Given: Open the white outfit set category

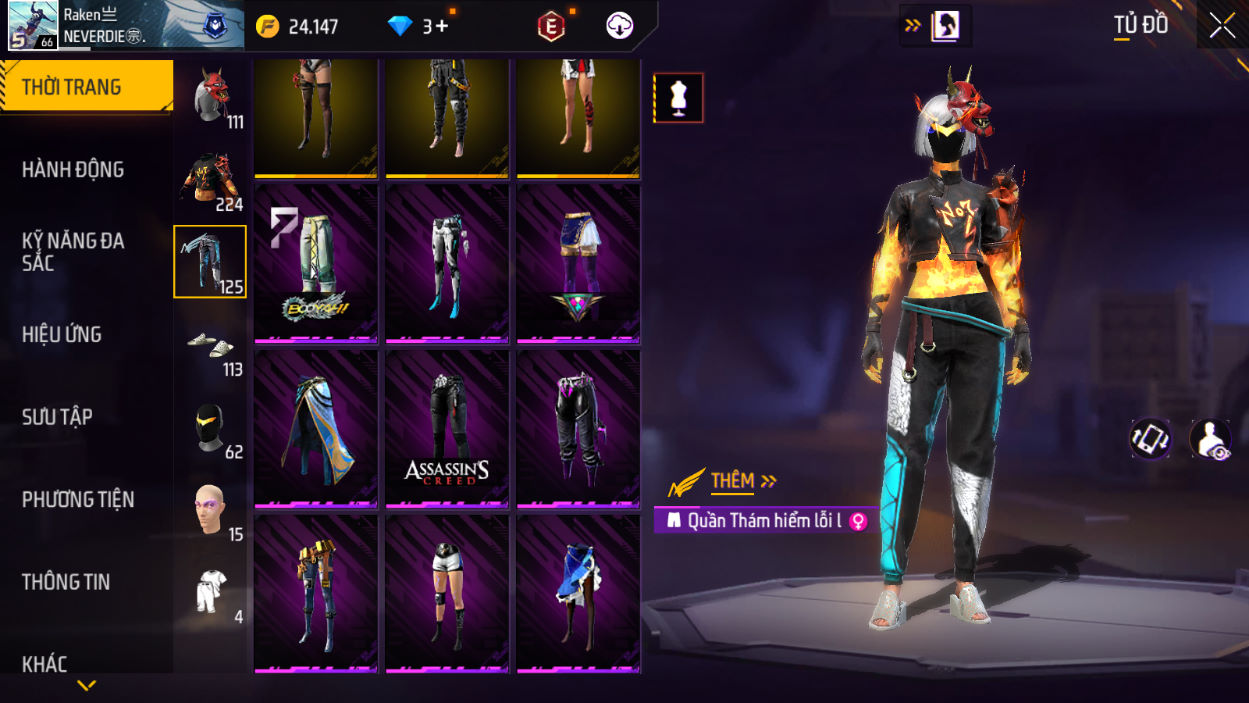Looking at the screenshot, I should click(210, 592).
